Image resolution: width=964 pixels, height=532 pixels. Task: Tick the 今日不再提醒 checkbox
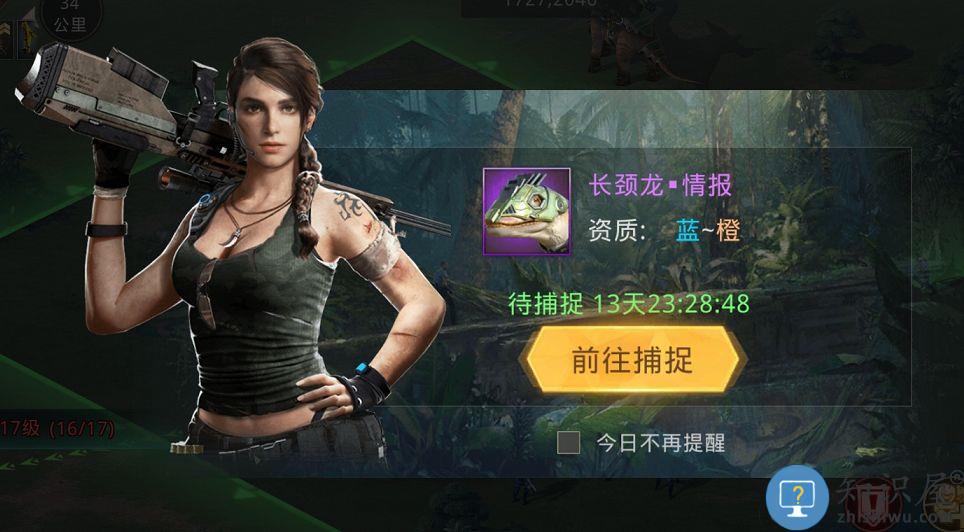click(569, 442)
